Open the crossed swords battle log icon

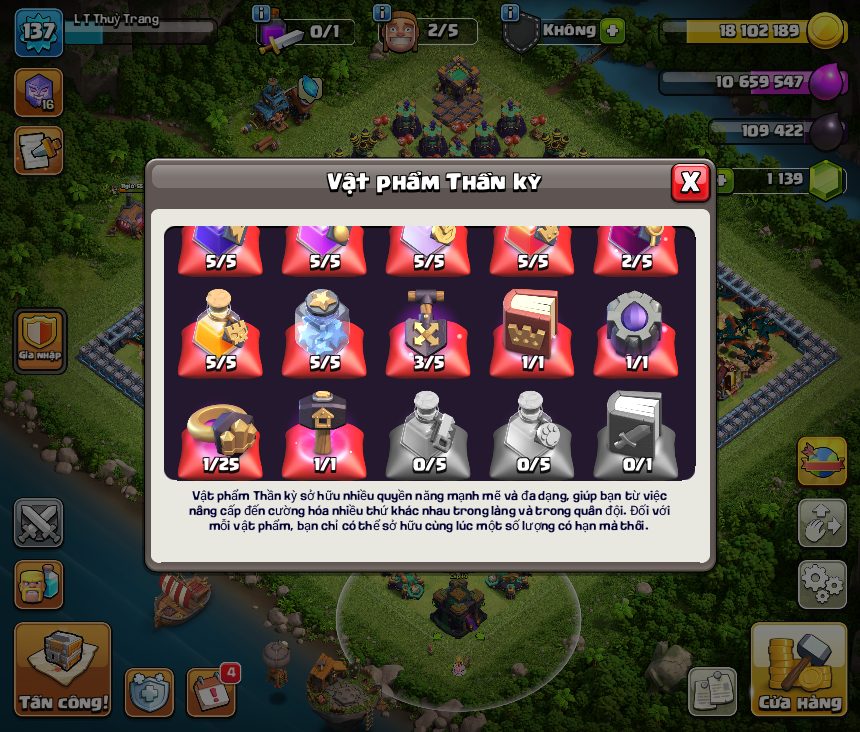tap(39, 522)
